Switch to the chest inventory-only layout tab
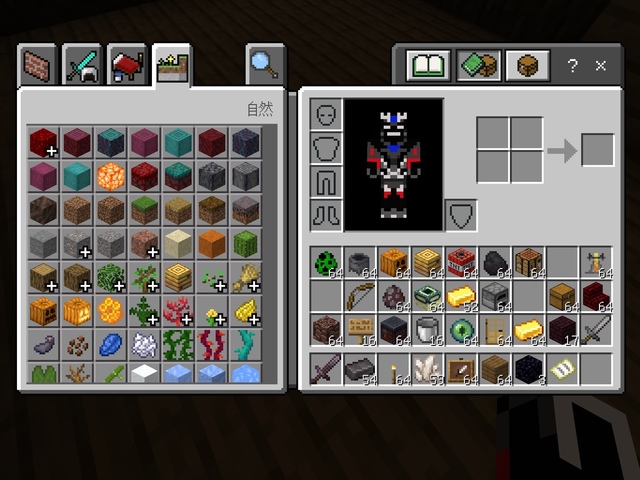Viewport: 640px width, 480px height. click(x=525, y=66)
